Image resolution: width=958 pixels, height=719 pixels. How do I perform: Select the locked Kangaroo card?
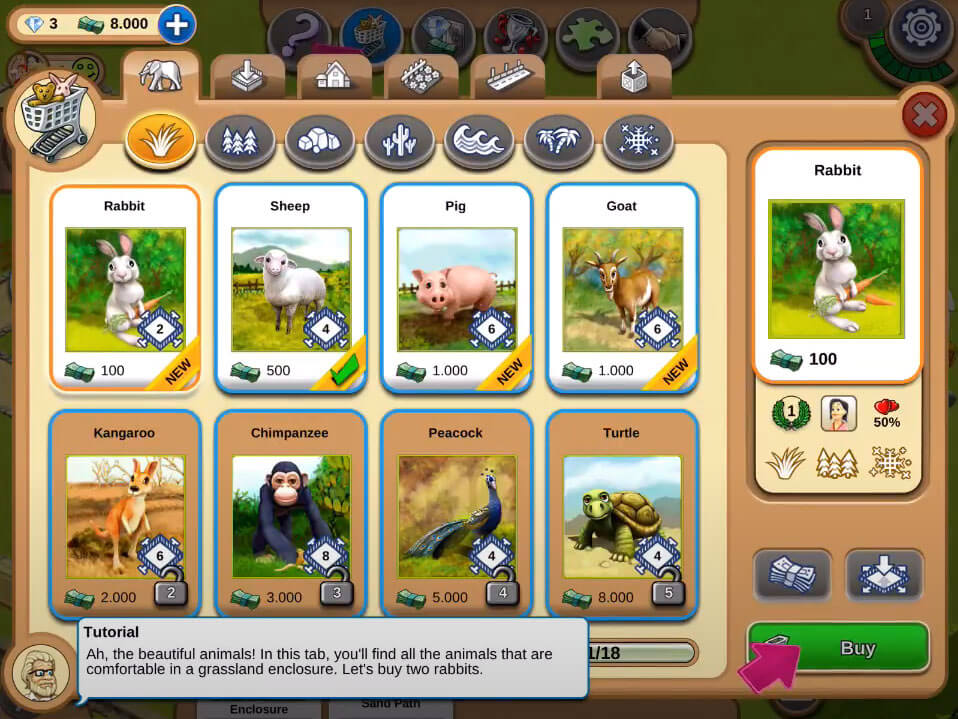(x=125, y=514)
